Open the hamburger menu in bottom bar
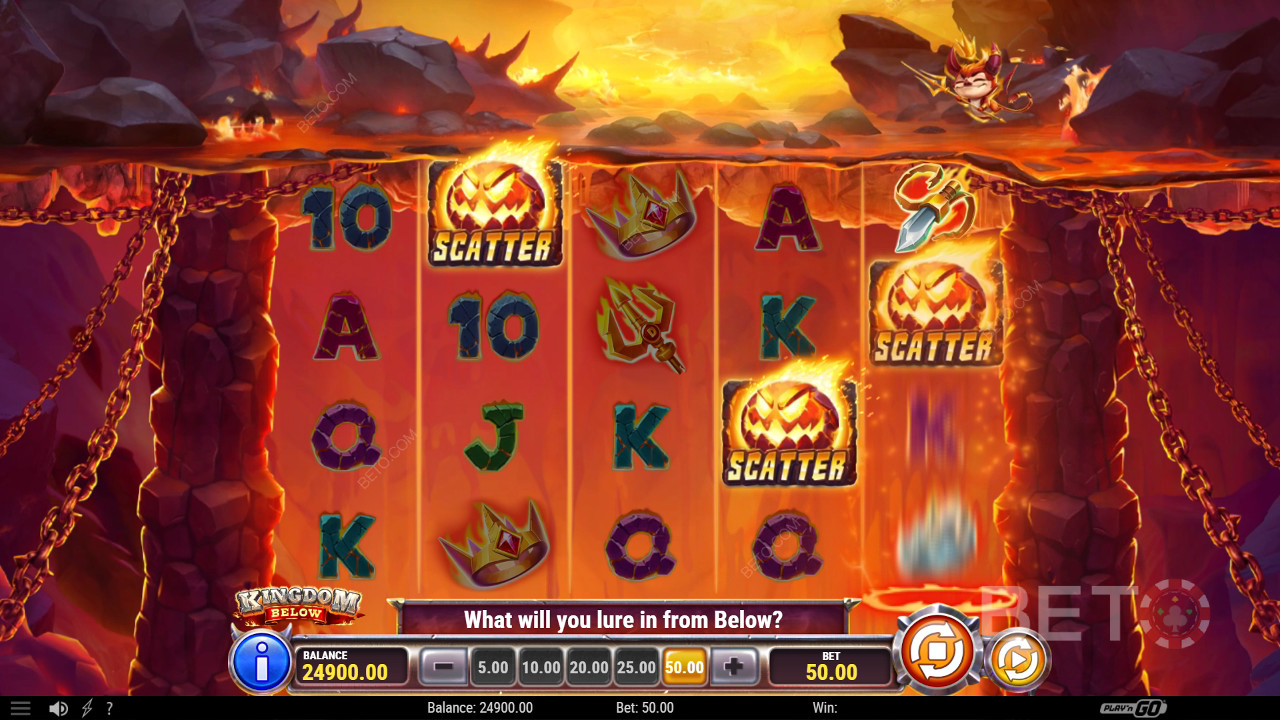This screenshot has width=1280, height=720. pos(20,708)
